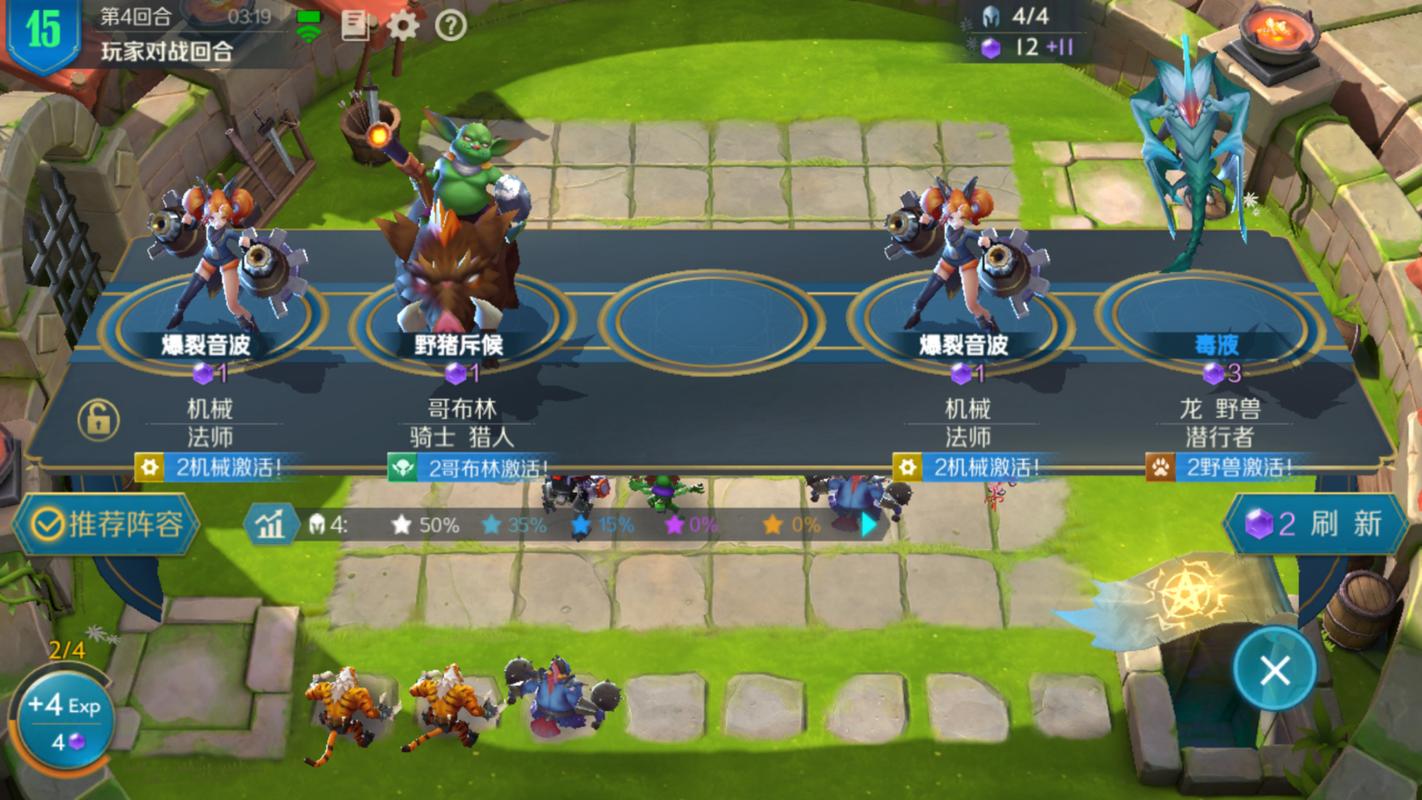1422x800 pixels.
Task: Open the 推荐阵容 recommended lineup
Action: 108,524
